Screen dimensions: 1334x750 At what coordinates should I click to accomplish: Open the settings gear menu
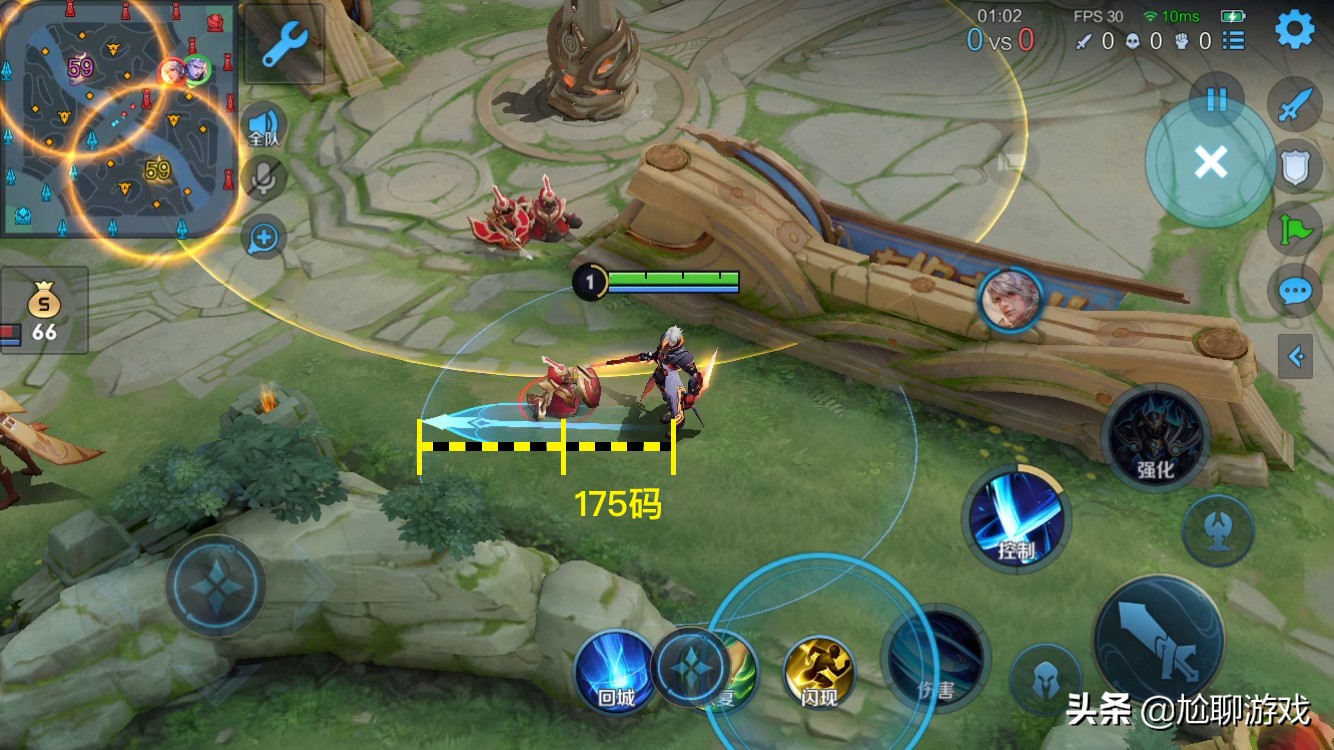coord(1294,30)
